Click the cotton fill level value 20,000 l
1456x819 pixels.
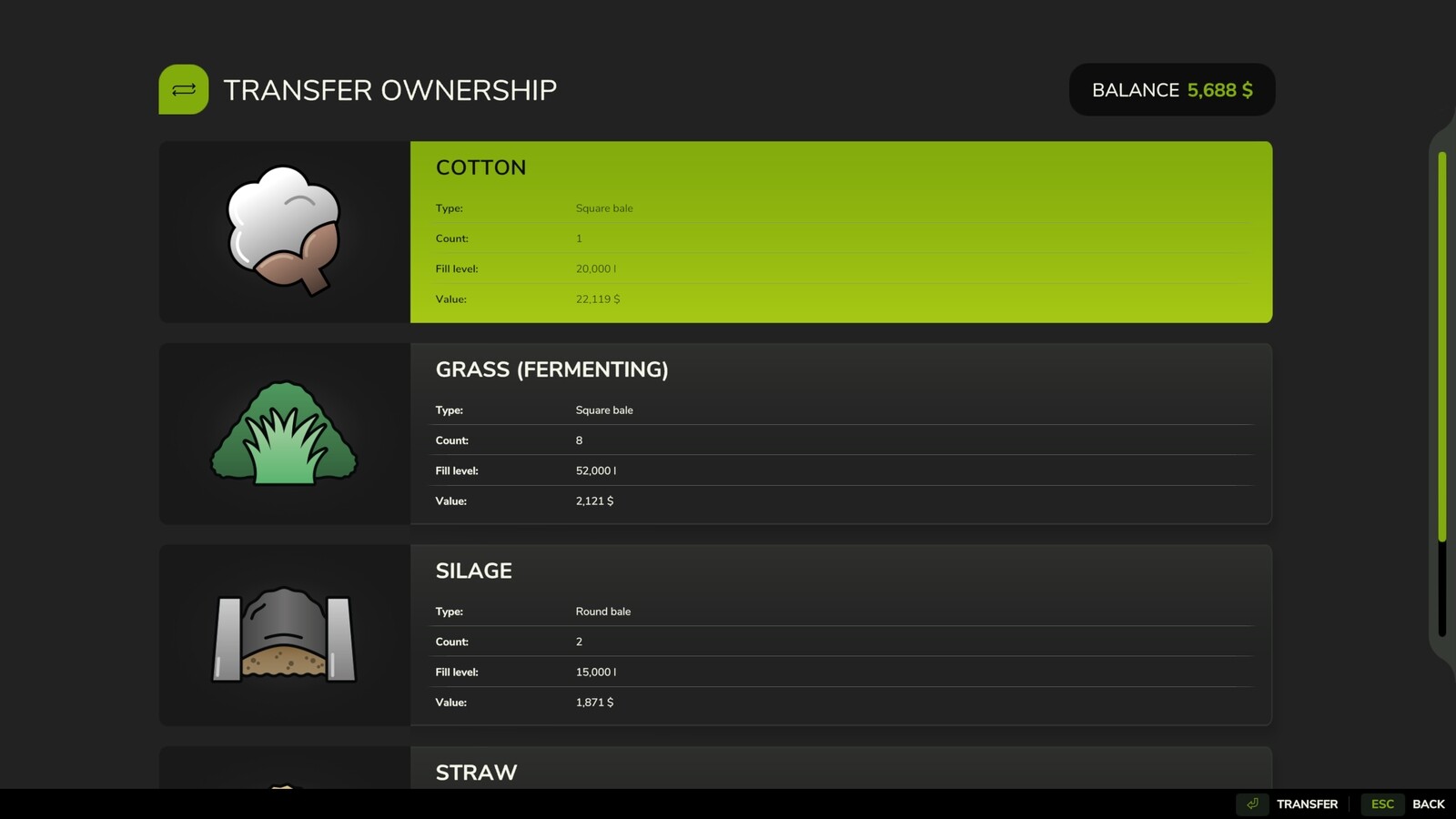coord(596,268)
